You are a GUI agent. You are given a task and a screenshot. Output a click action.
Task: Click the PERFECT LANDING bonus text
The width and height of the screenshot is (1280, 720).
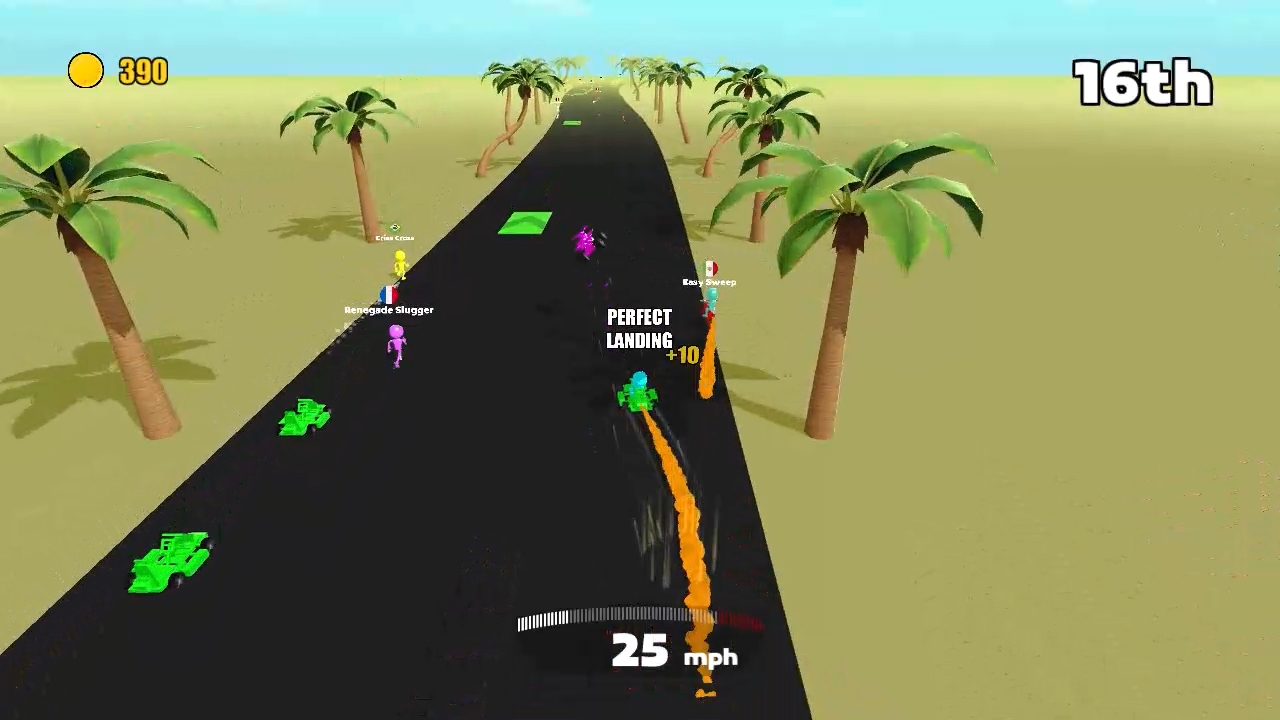[x=639, y=328]
